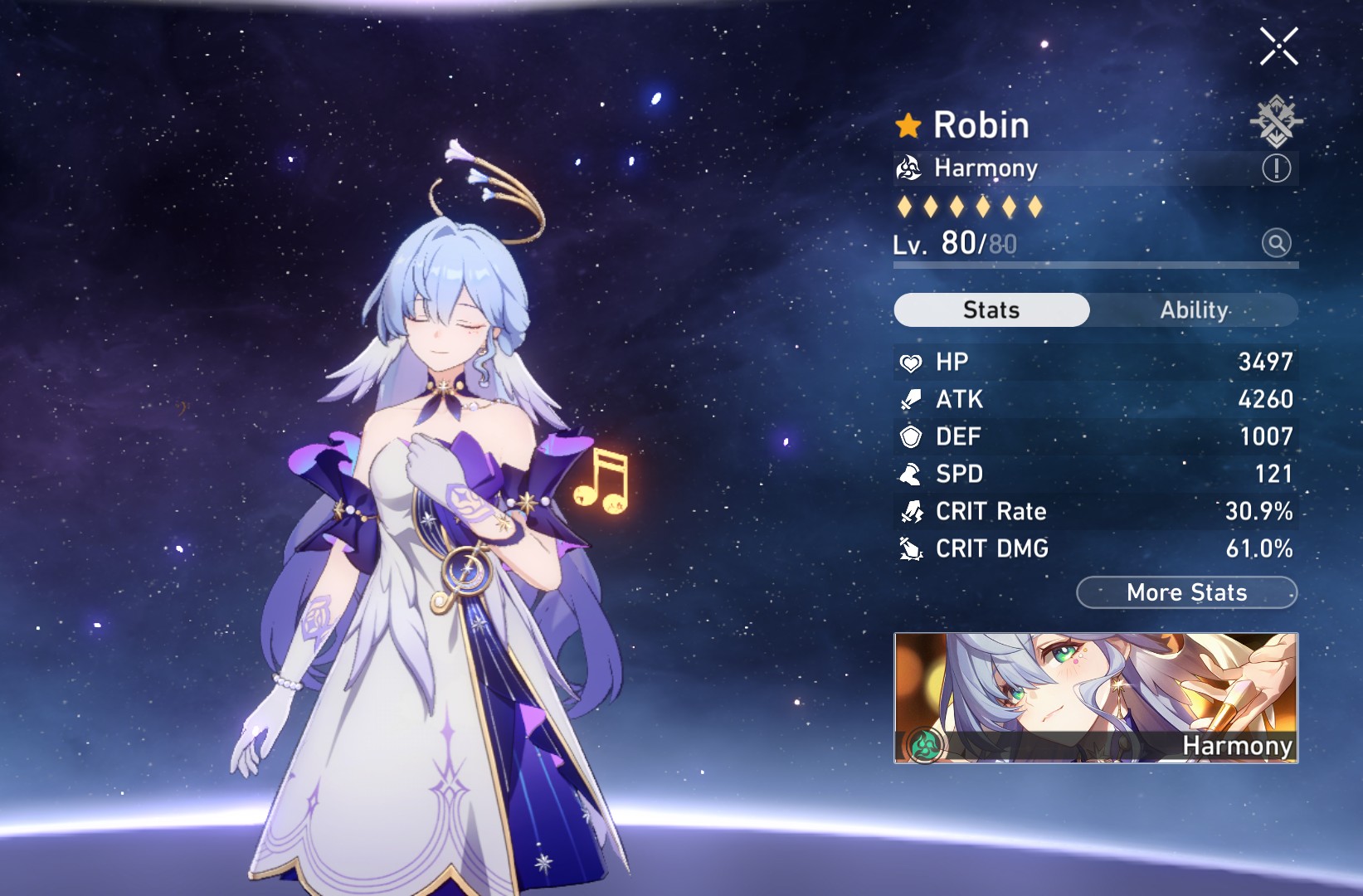Select the Stats tab
Viewport: 1363px width, 896px height.
pyautogui.click(x=991, y=309)
